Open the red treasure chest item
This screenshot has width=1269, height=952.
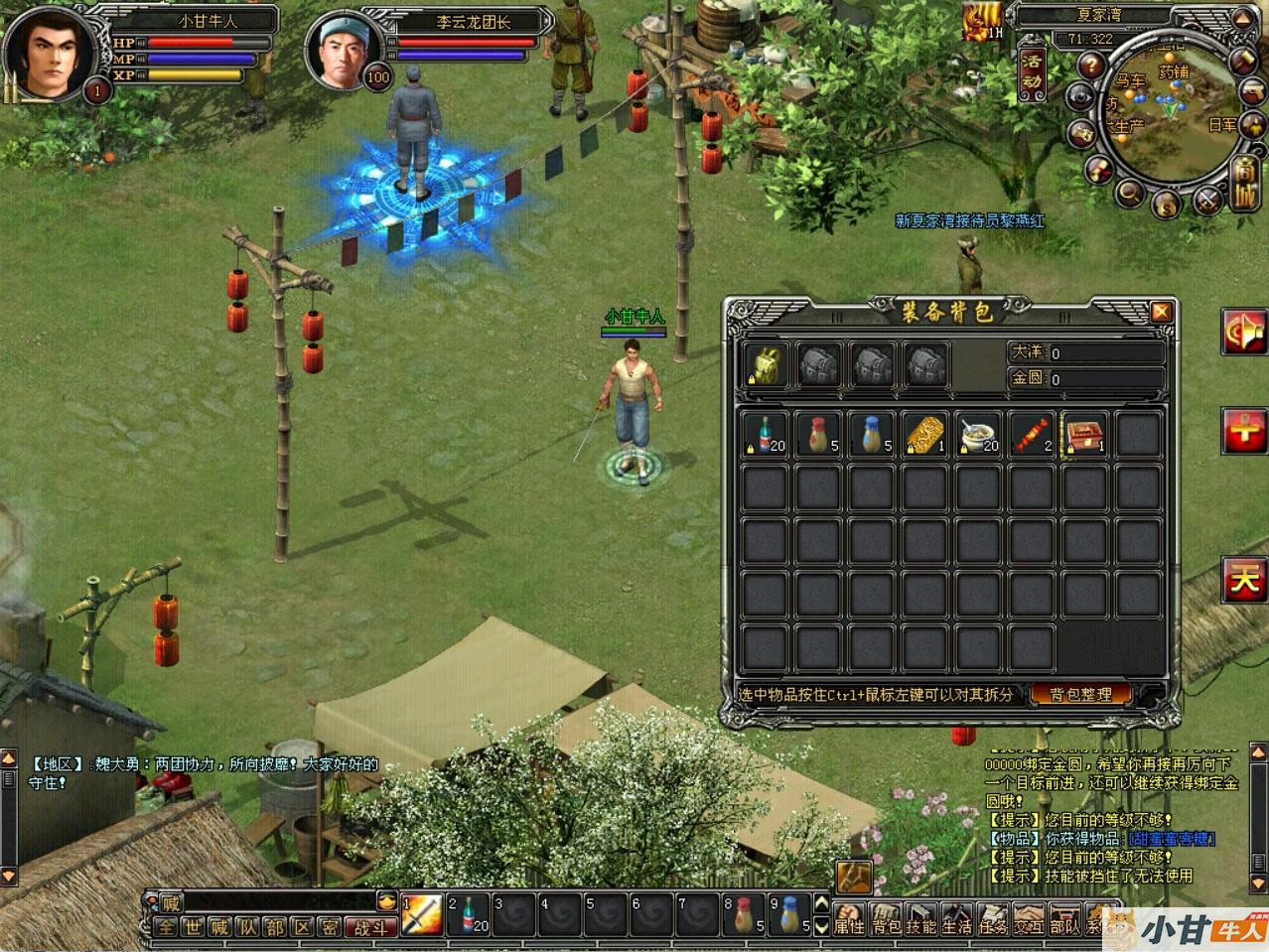click(x=1085, y=435)
